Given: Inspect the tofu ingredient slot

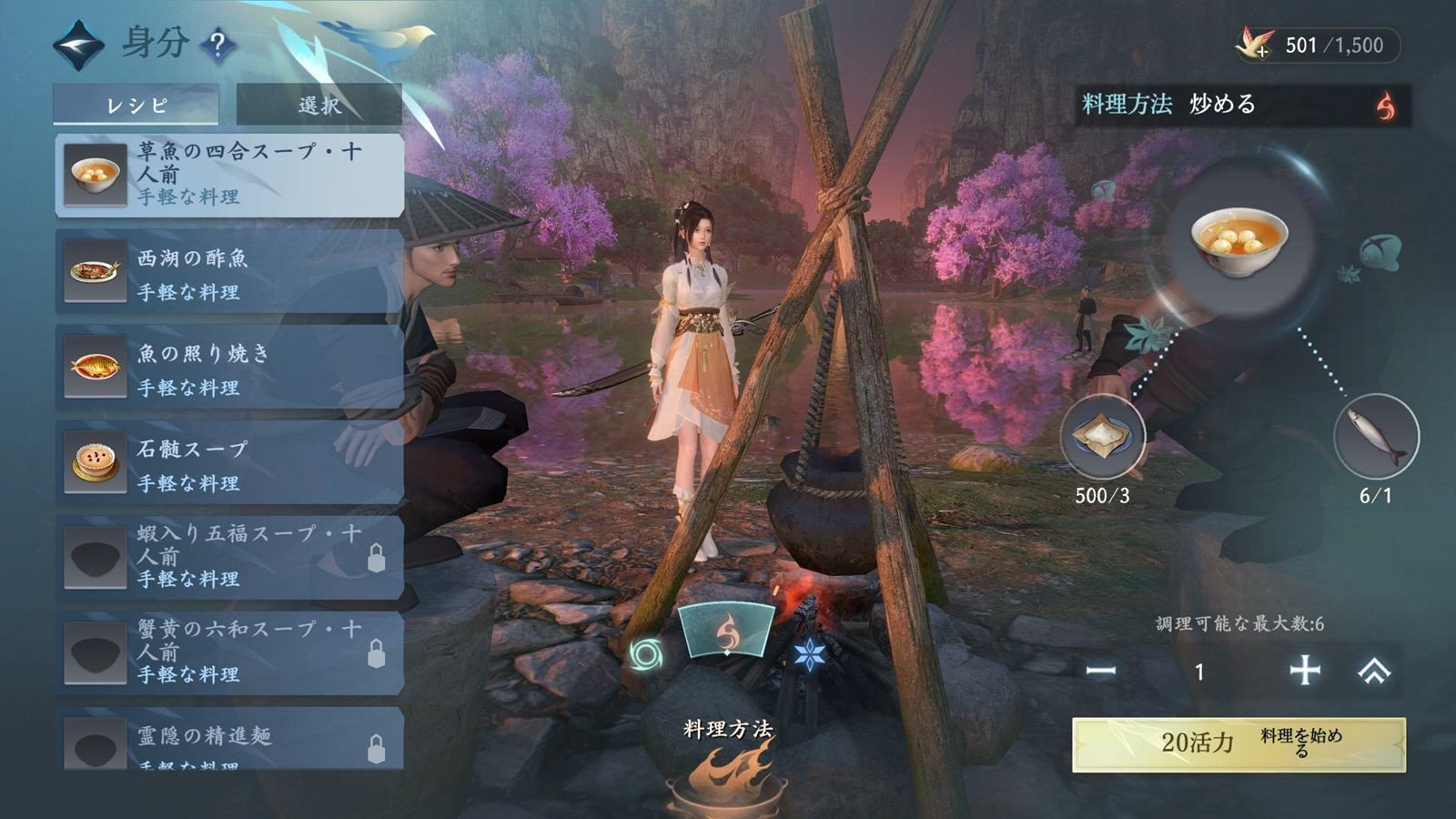Looking at the screenshot, I should click(x=1103, y=438).
